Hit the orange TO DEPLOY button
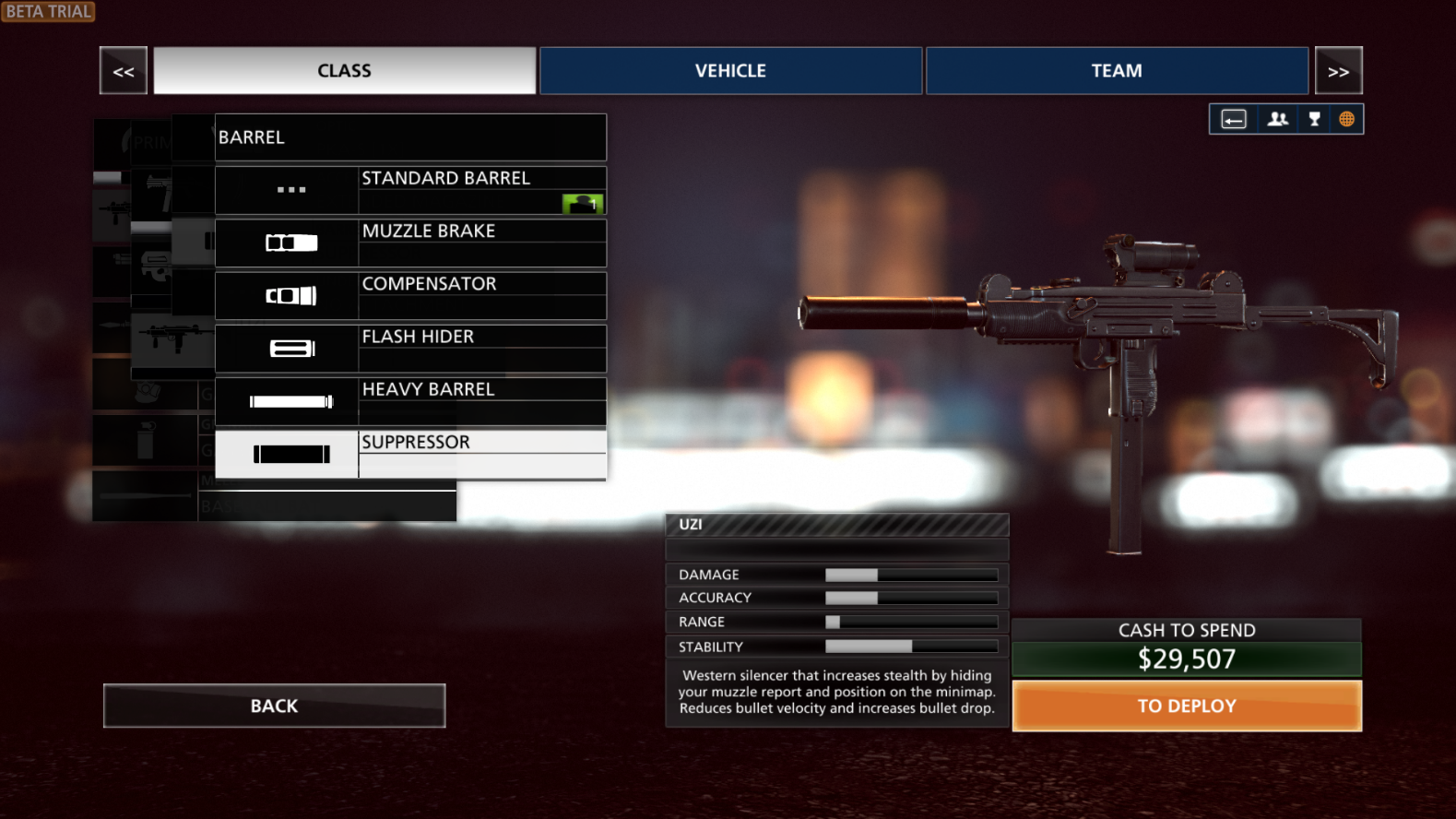 point(1187,706)
